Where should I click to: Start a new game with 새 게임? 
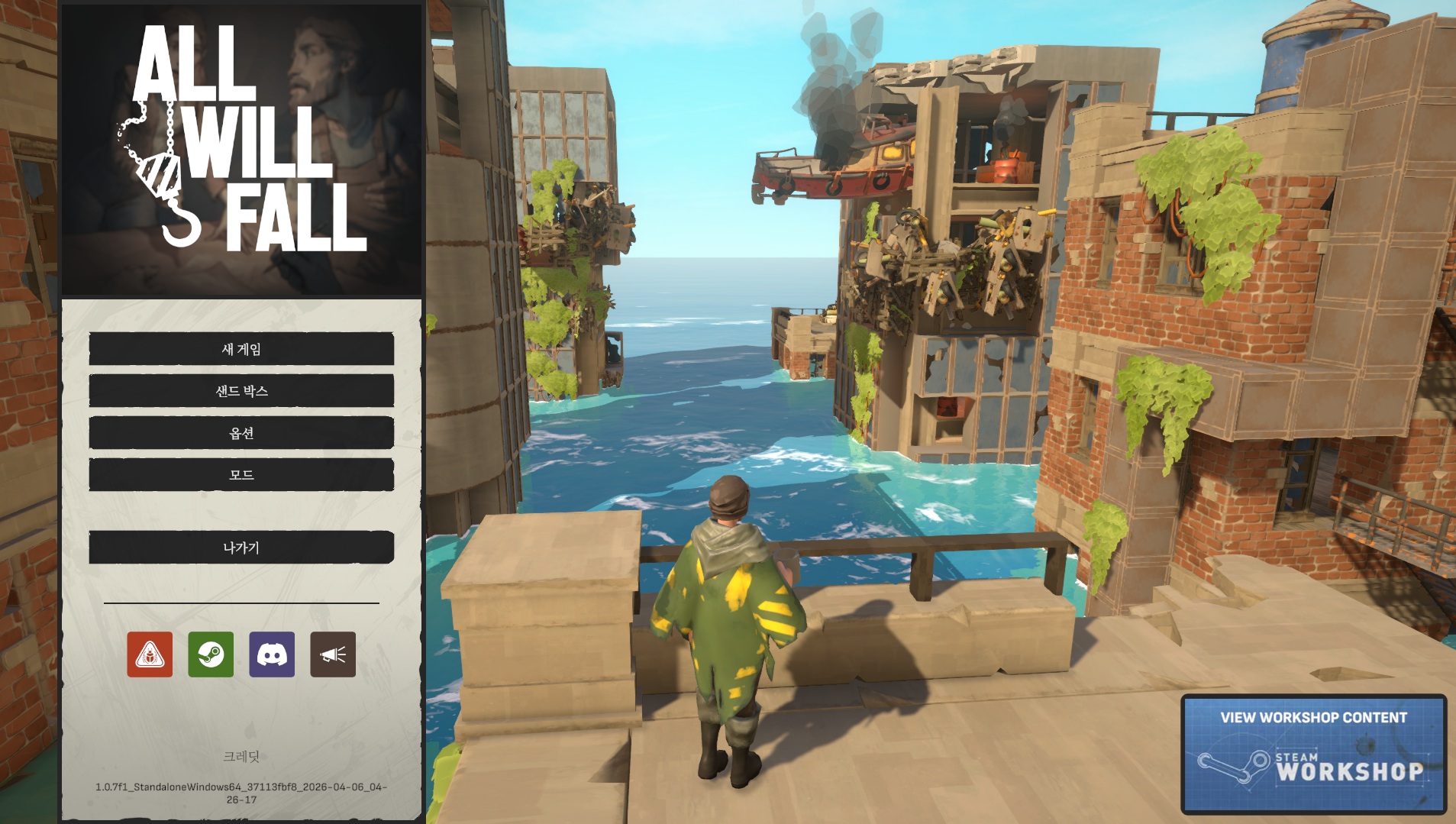point(241,349)
